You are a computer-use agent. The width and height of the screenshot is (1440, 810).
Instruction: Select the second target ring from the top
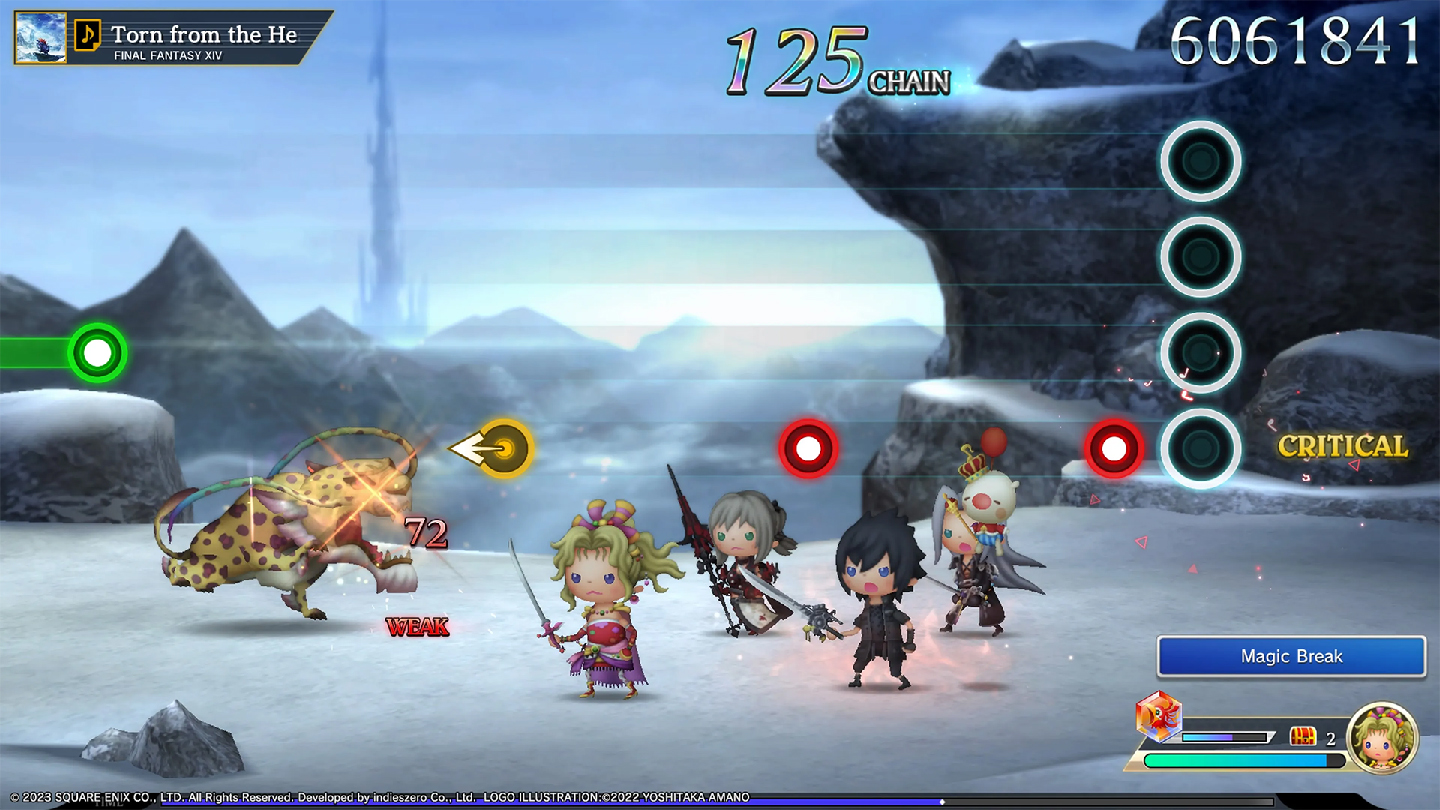click(x=1202, y=256)
